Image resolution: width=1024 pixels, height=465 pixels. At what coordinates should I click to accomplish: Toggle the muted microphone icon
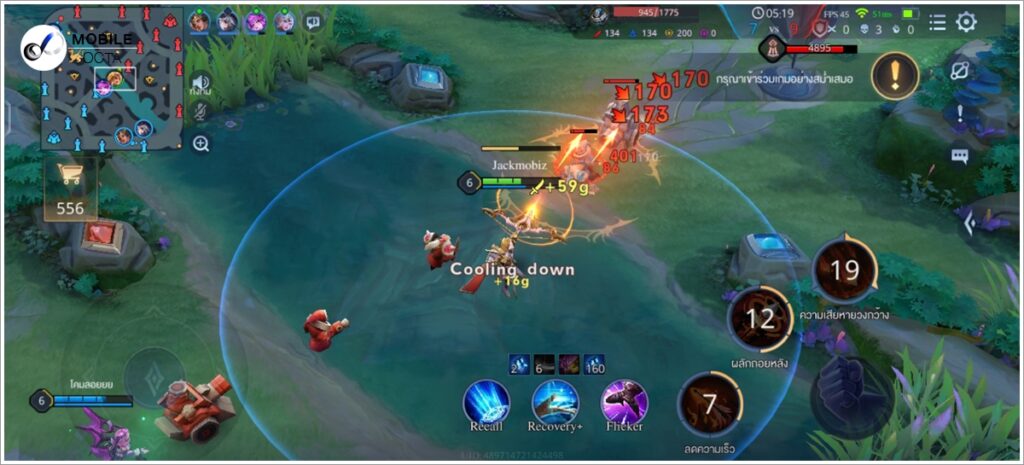click(x=201, y=112)
